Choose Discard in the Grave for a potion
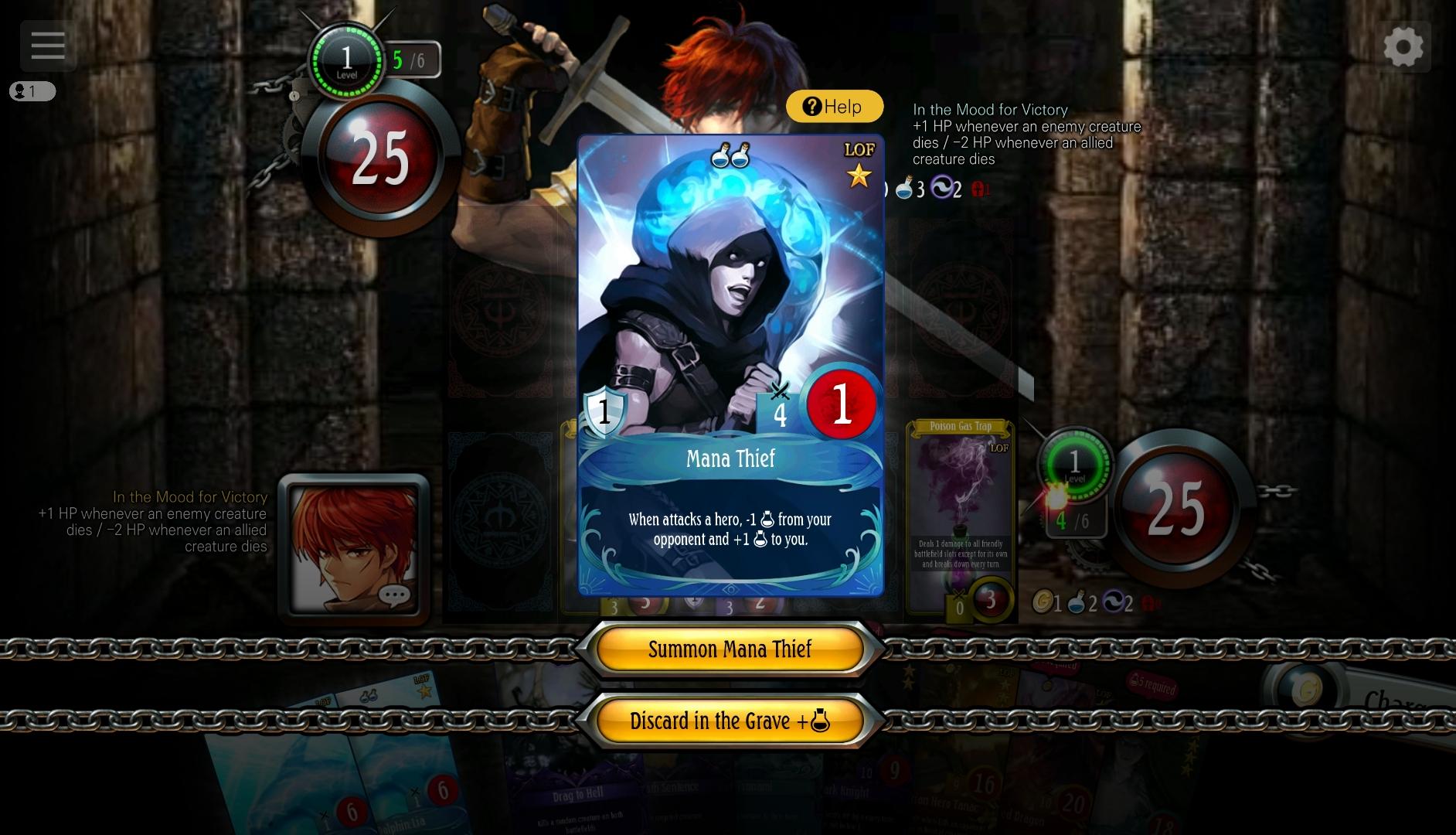 pos(730,721)
